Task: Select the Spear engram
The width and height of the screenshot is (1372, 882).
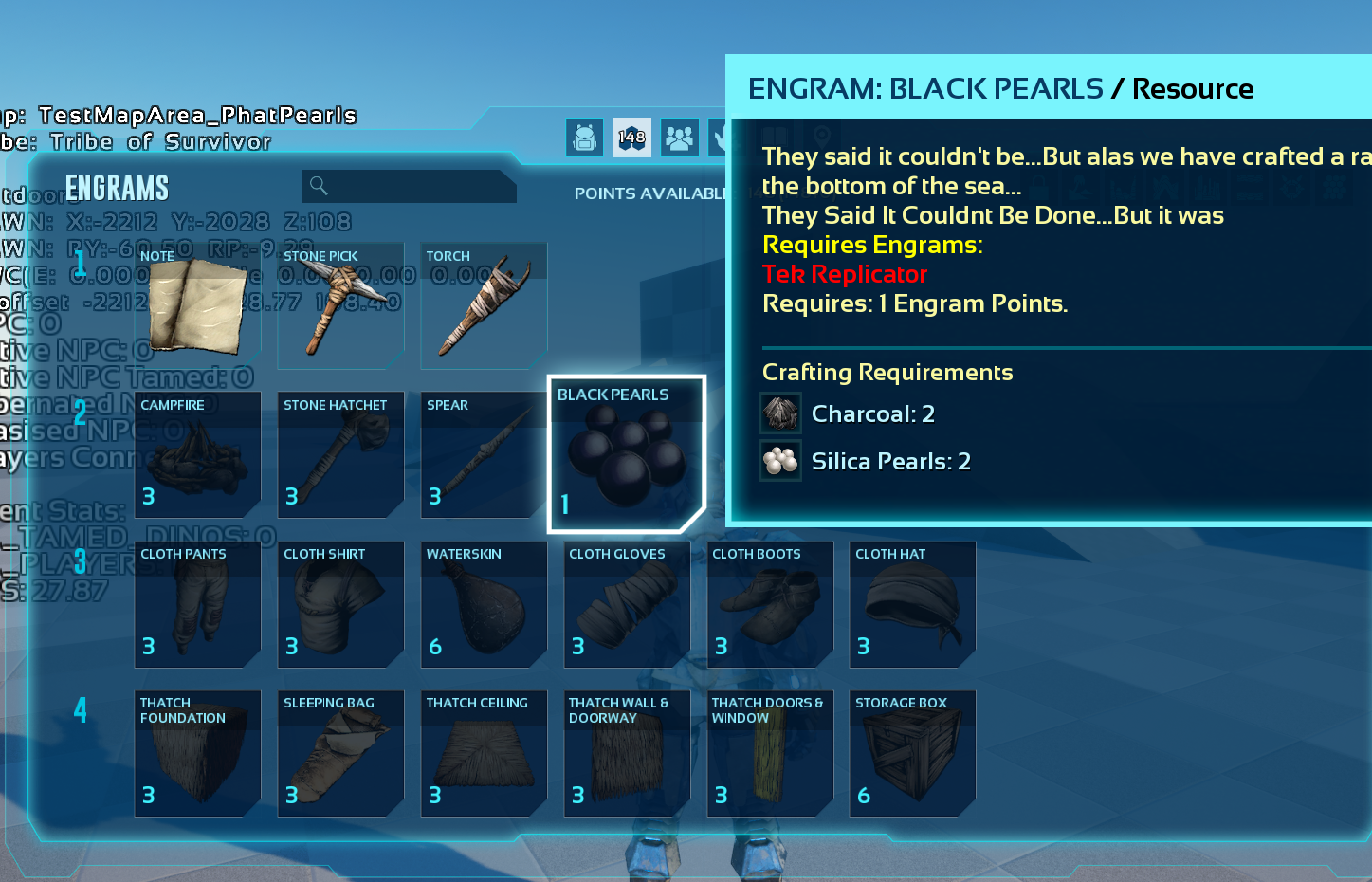Action: click(484, 455)
